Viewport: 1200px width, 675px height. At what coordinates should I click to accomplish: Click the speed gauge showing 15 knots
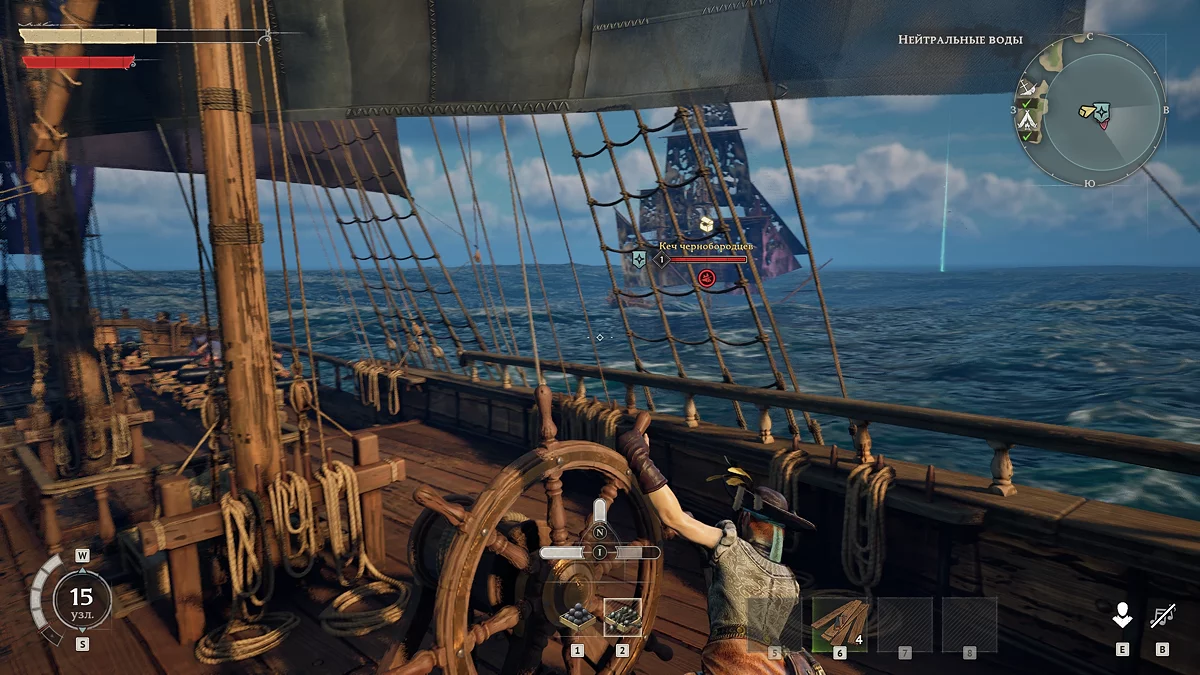[x=80, y=599]
